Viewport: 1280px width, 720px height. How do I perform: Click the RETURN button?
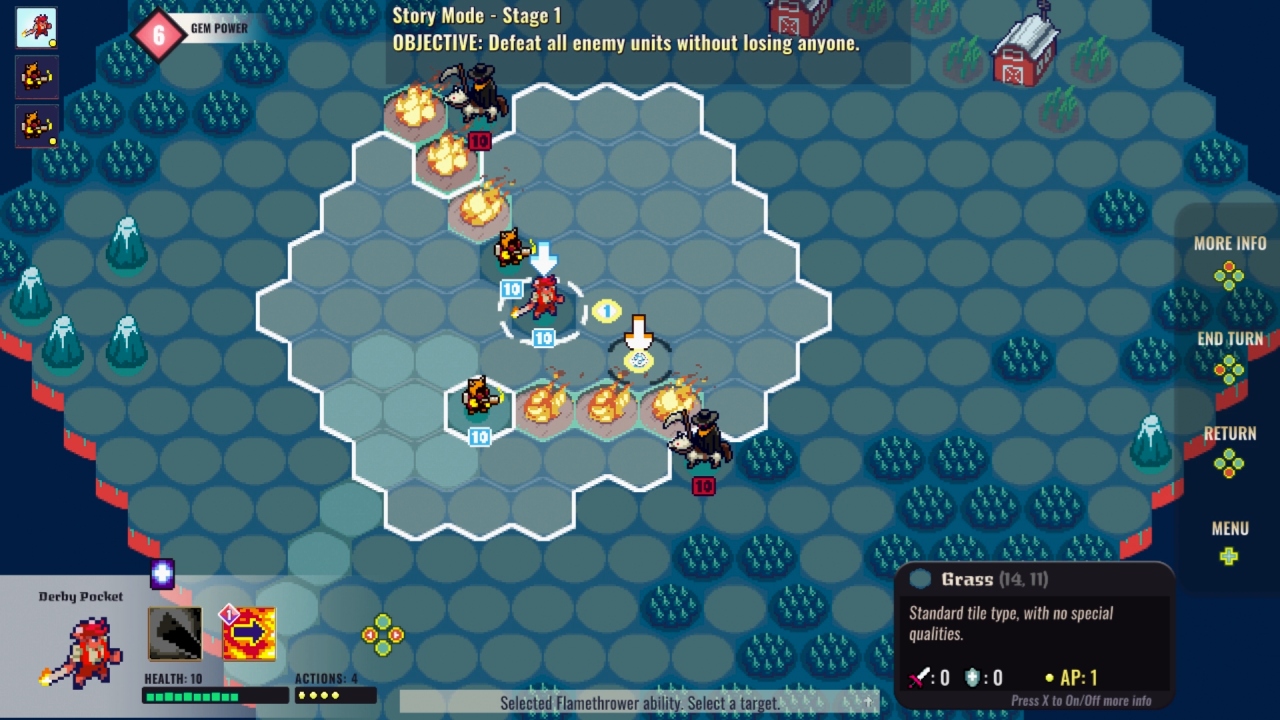[x=1231, y=434]
